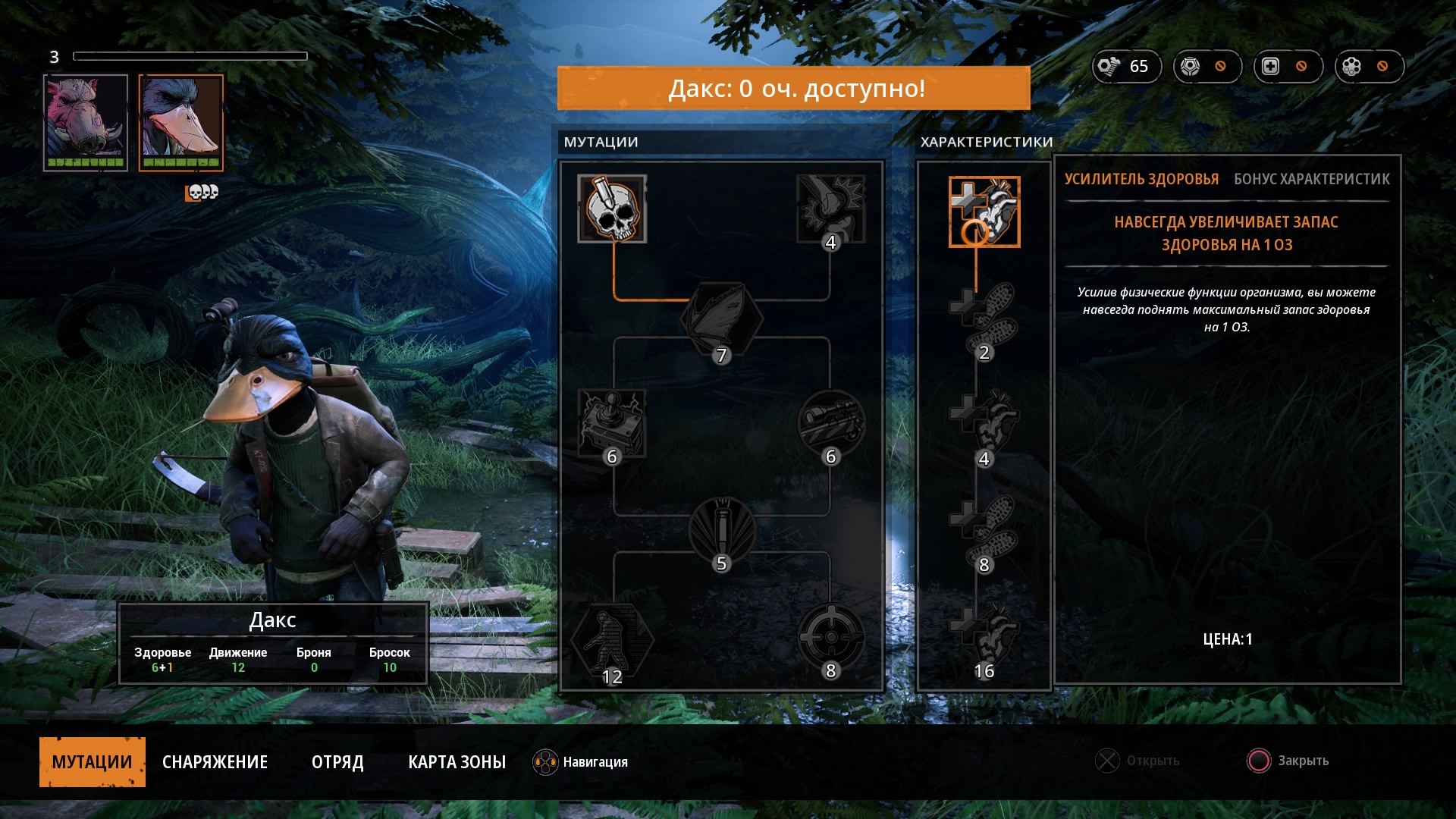Screen dimensions: 1456x819
Task: Select the crosshair mutation costing 8
Action: [x=831, y=639]
